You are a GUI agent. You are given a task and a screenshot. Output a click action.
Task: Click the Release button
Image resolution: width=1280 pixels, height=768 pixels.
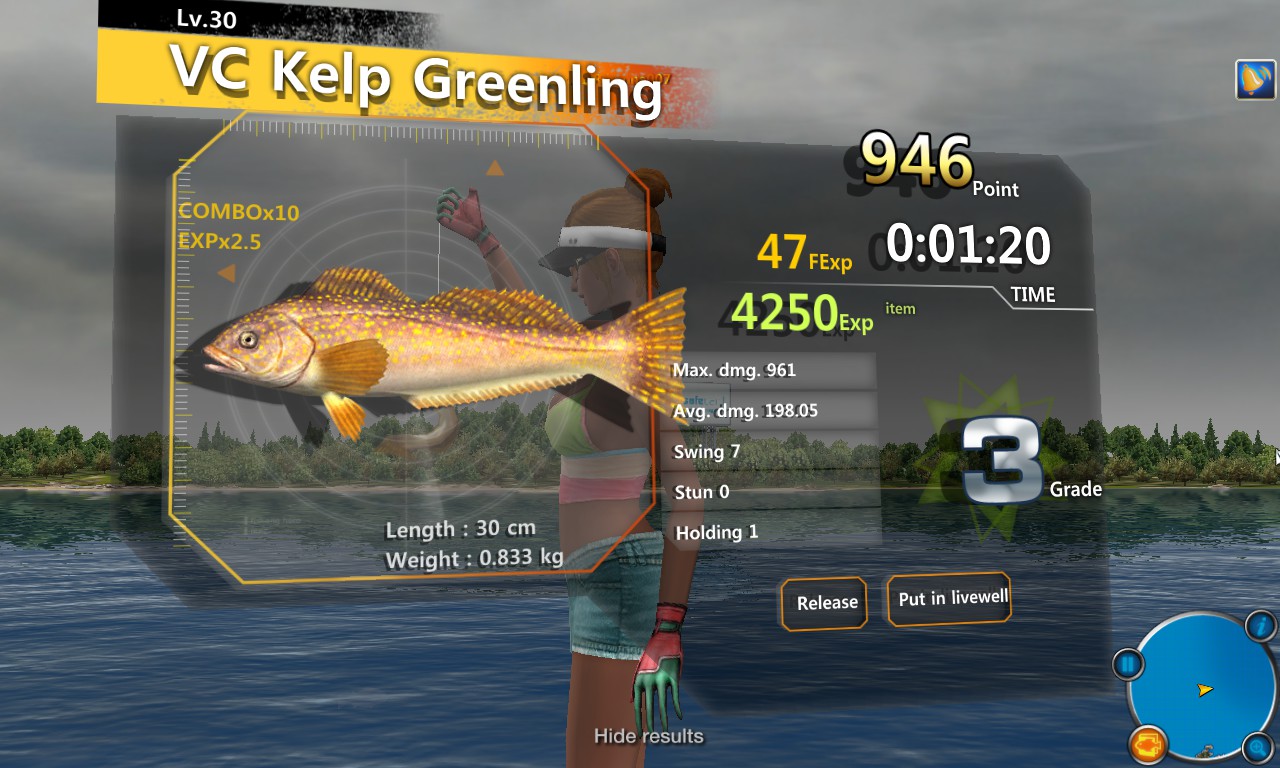pos(824,602)
